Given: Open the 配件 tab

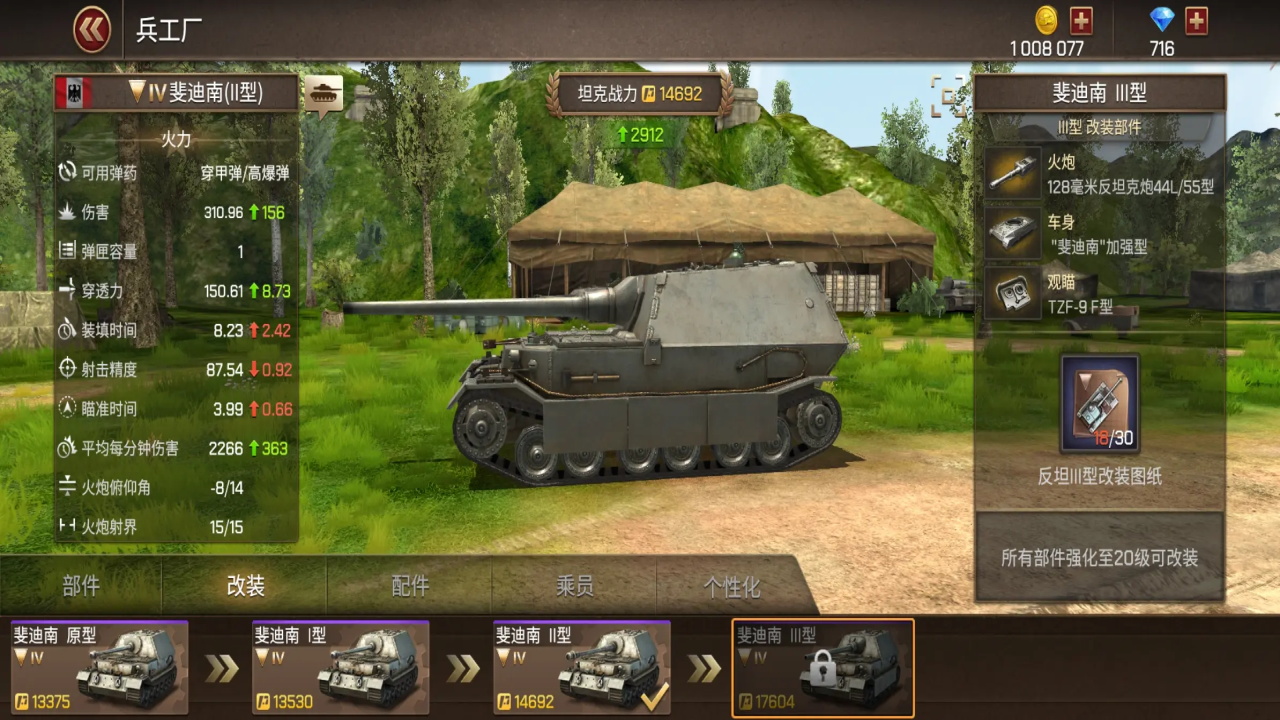Looking at the screenshot, I should 410,586.
